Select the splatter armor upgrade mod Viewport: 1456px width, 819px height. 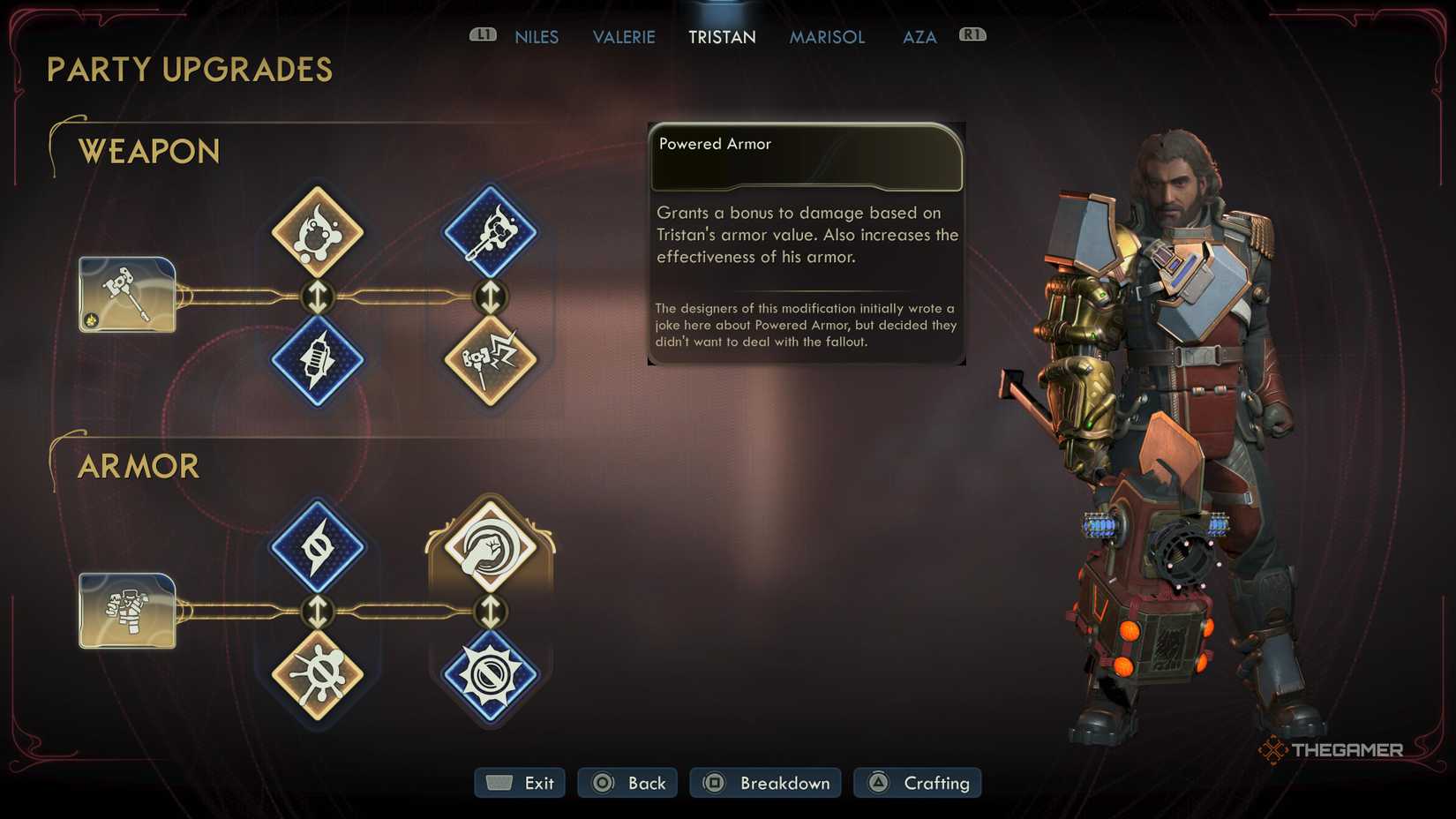tap(318, 676)
